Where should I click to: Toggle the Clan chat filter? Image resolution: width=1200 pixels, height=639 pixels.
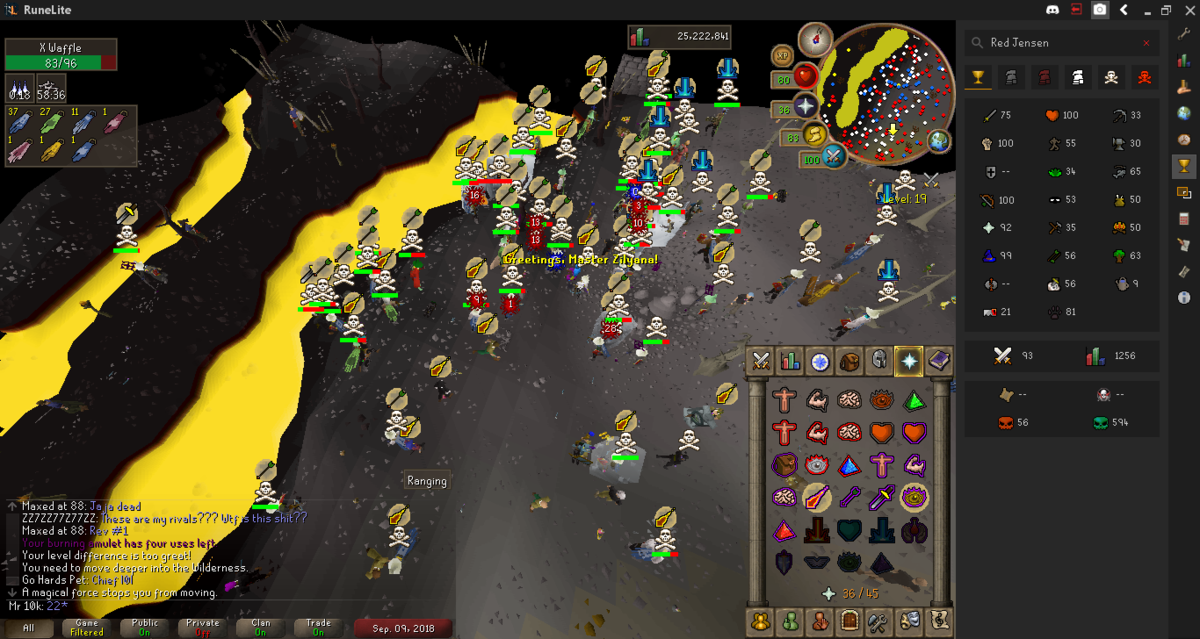pyautogui.click(x=261, y=628)
